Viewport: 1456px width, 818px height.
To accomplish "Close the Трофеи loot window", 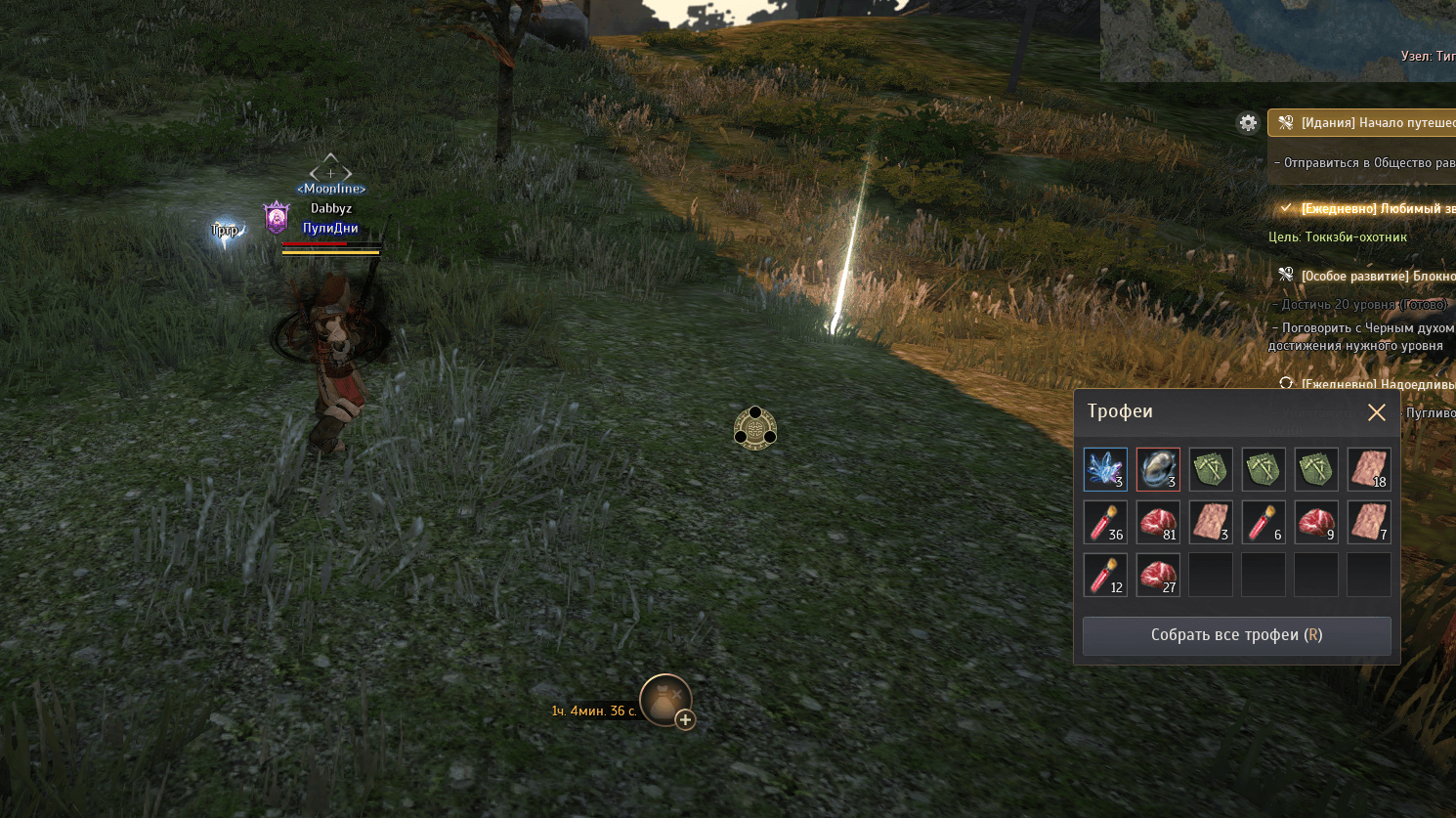I will tap(1376, 412).
